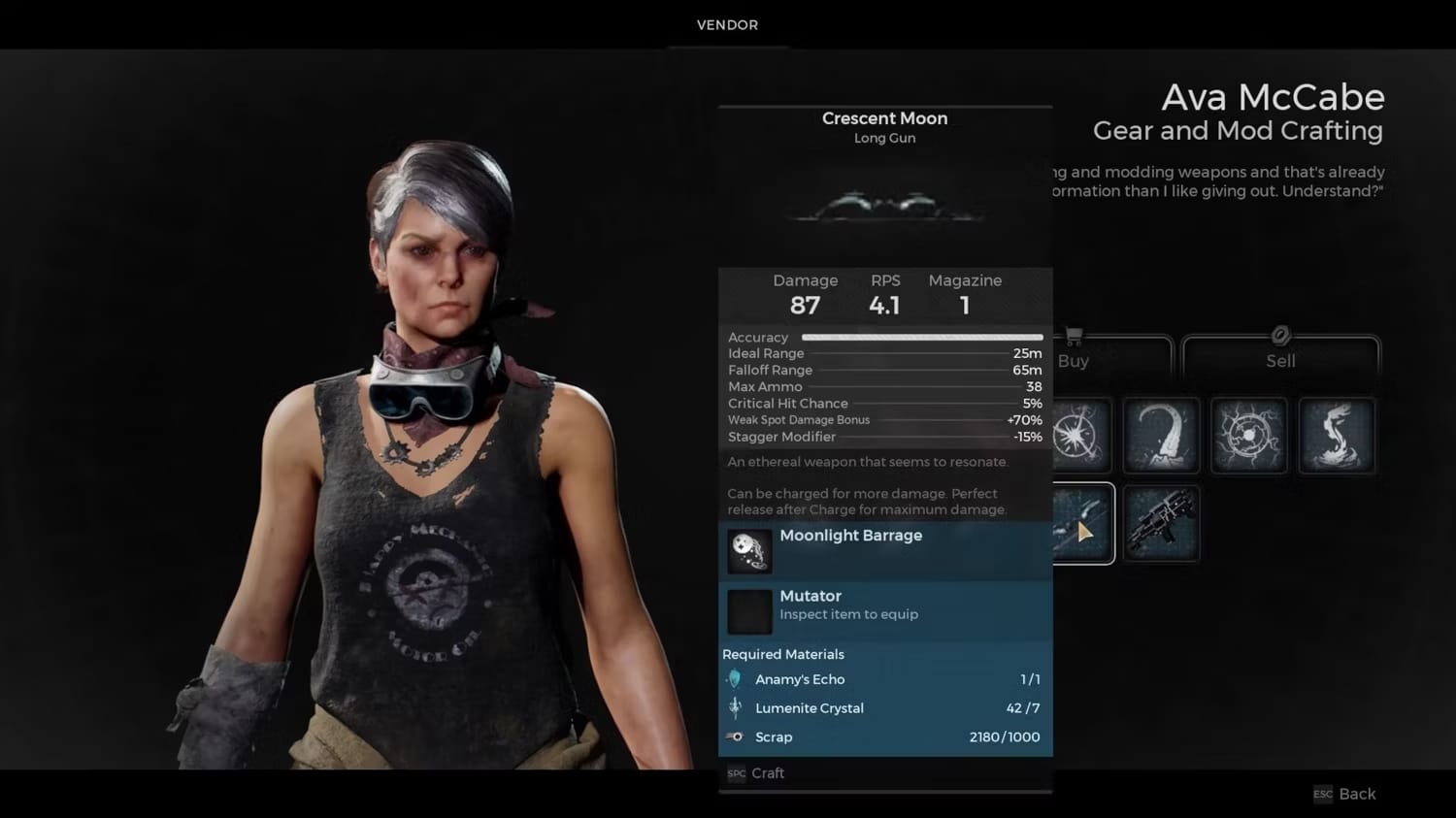Click the Moonlight Barrage mod icon
This screenshot has width=1456, height=818.
click(x=749, y=551)
